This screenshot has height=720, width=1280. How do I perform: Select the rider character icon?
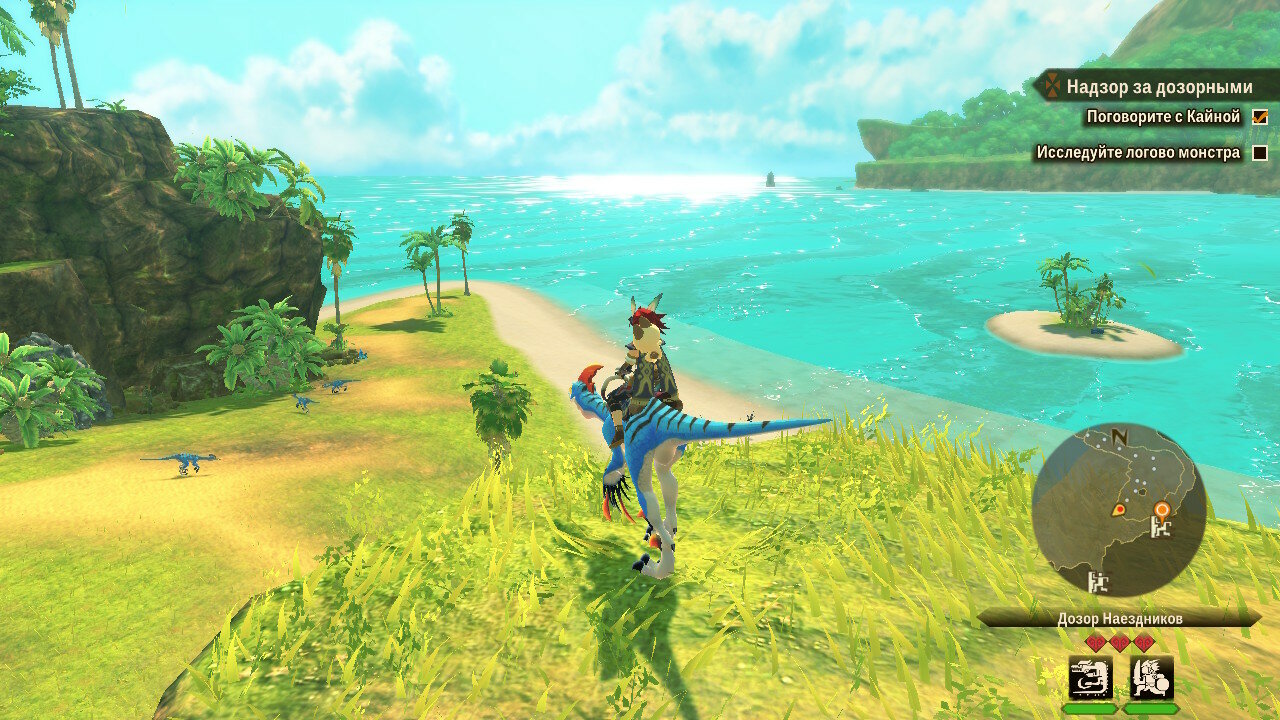(1151, 677)
